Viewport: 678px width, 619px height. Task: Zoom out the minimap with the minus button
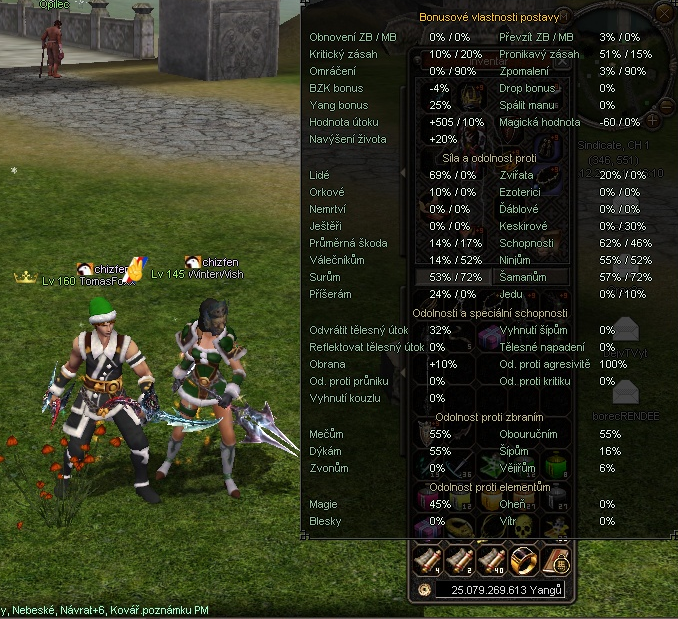tap(666, 105)
